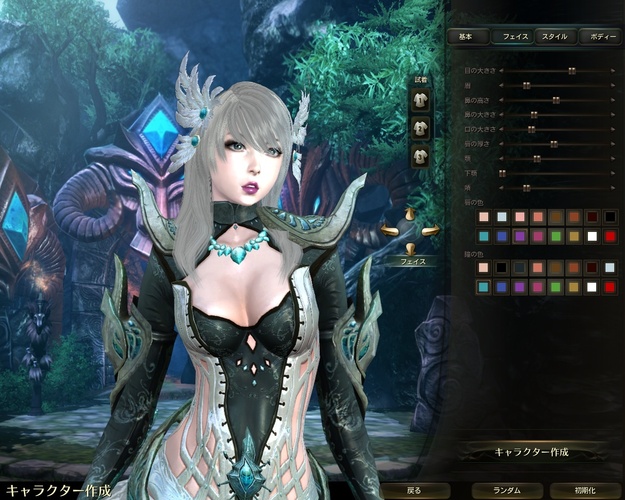
Task: Pick the green lip color swatch
Action: pyautogui.click(x=556, y=235)
